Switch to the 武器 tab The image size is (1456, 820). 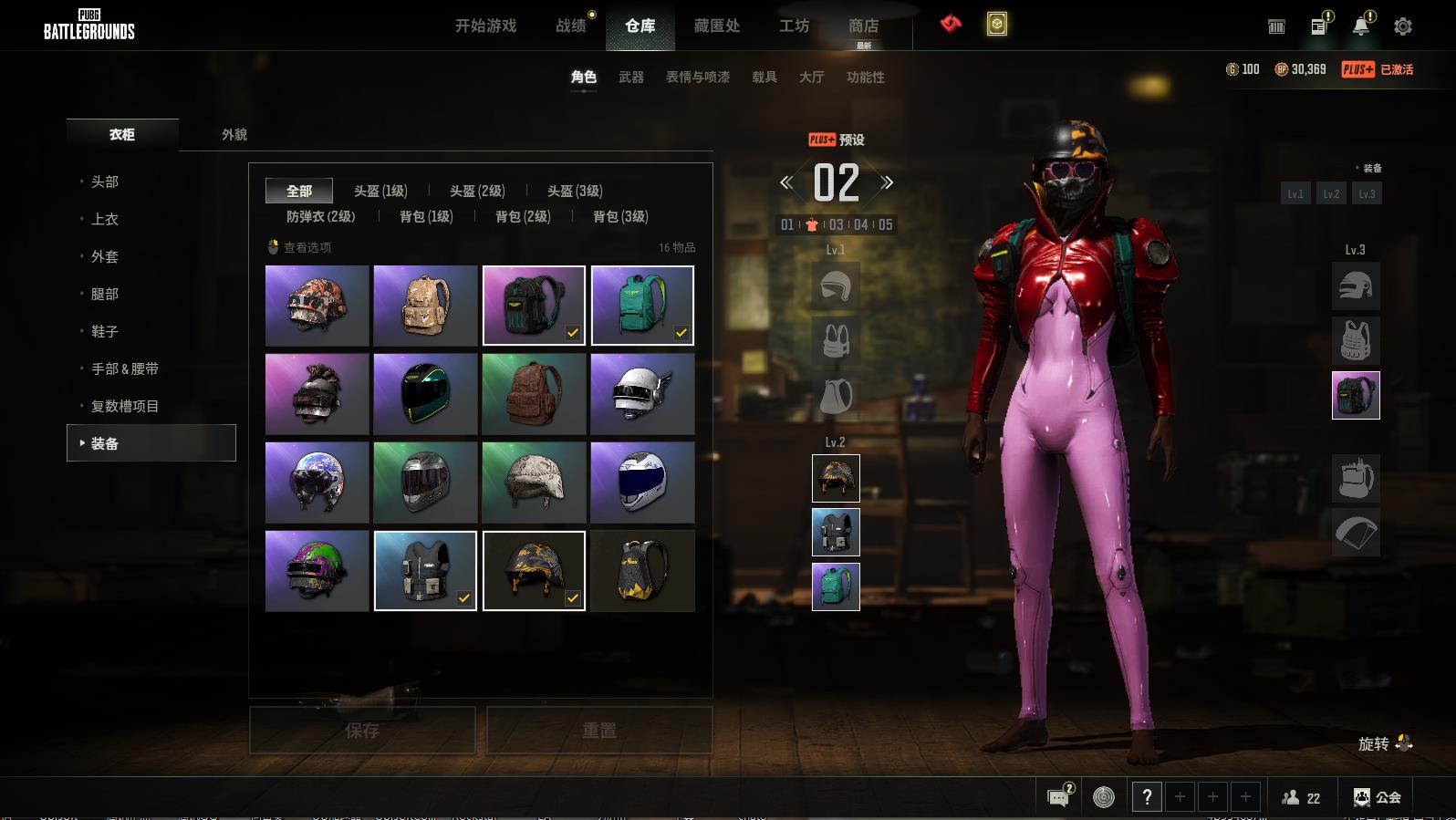pos(631,78)
